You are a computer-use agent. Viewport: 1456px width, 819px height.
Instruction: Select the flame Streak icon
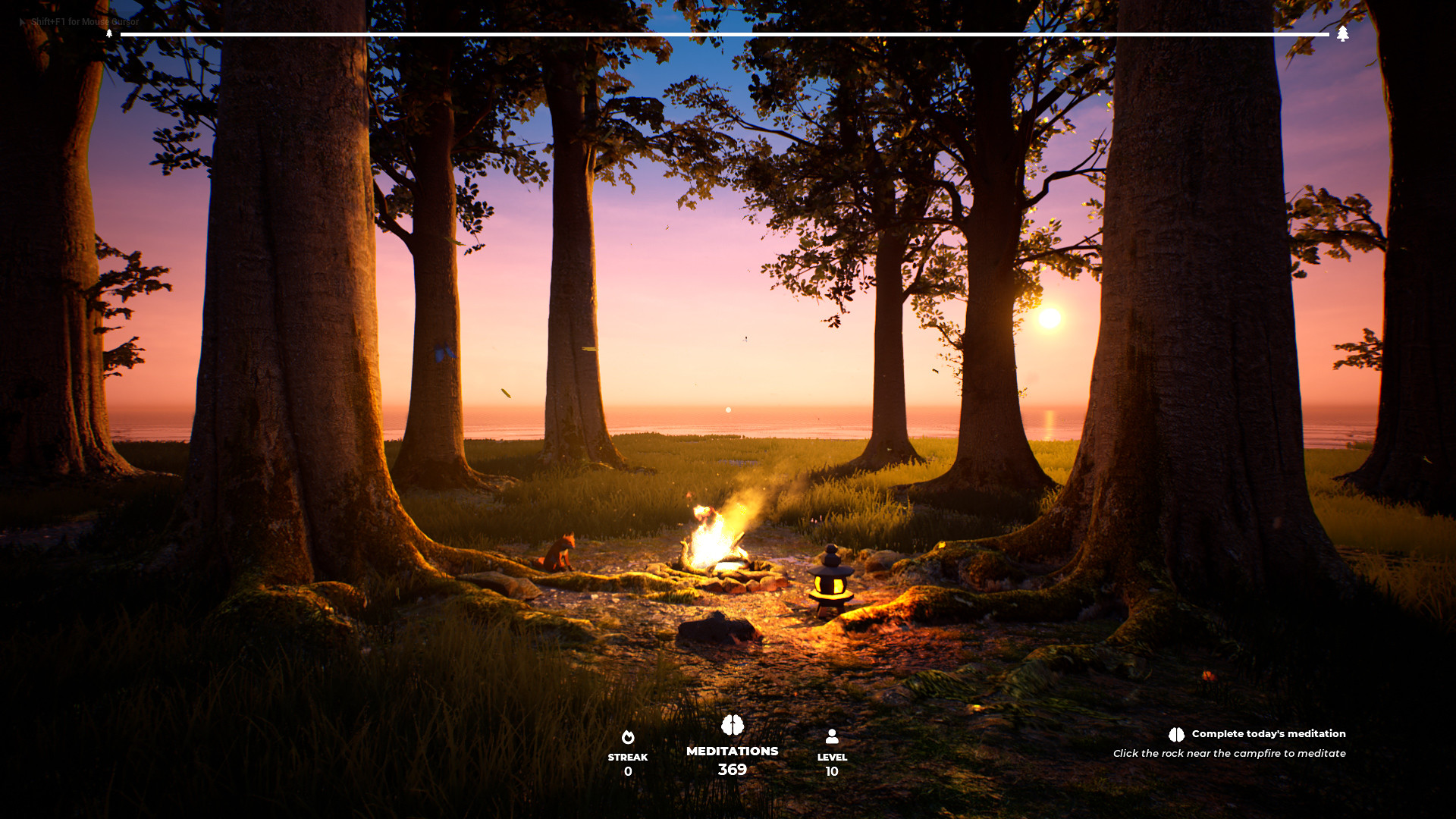pos(627,736)
